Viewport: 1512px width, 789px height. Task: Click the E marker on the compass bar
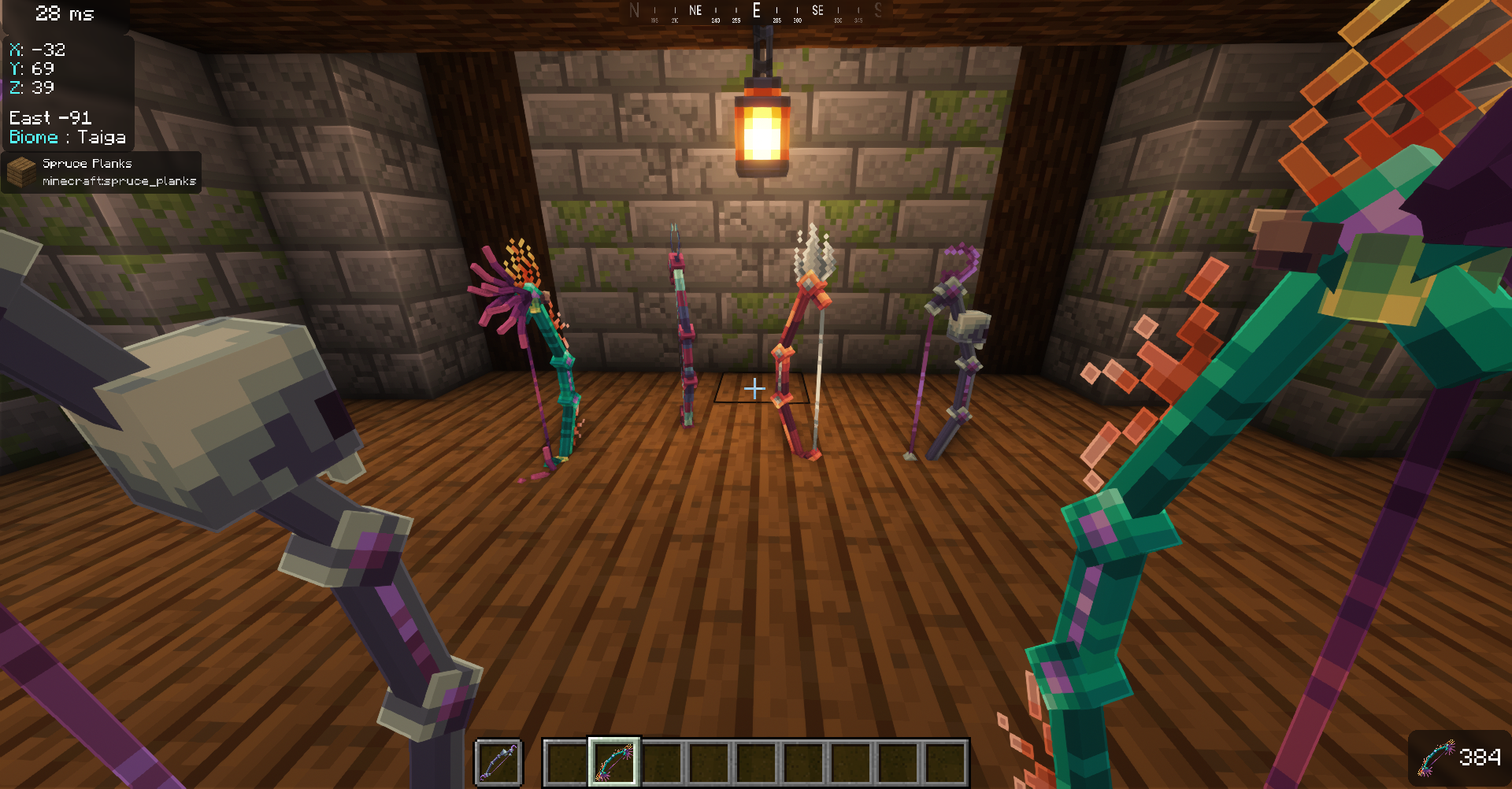pyautogui.click(x=757, y=10)
